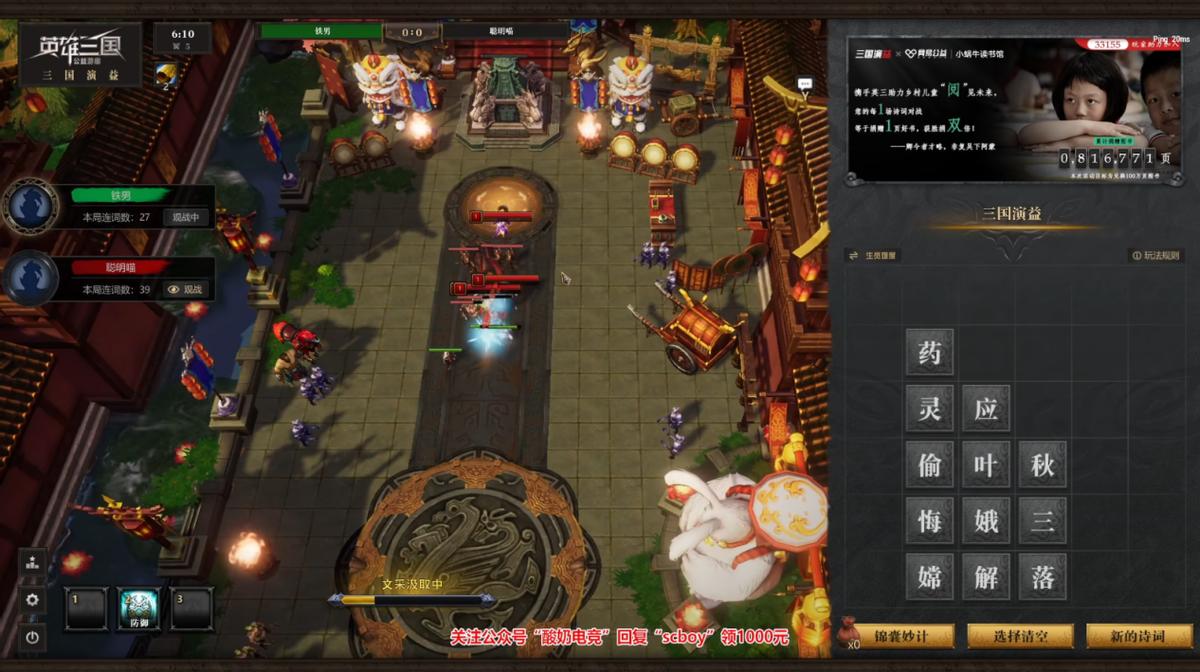
Task: Clear selection with 选择清空 button
Action: 1020,636
